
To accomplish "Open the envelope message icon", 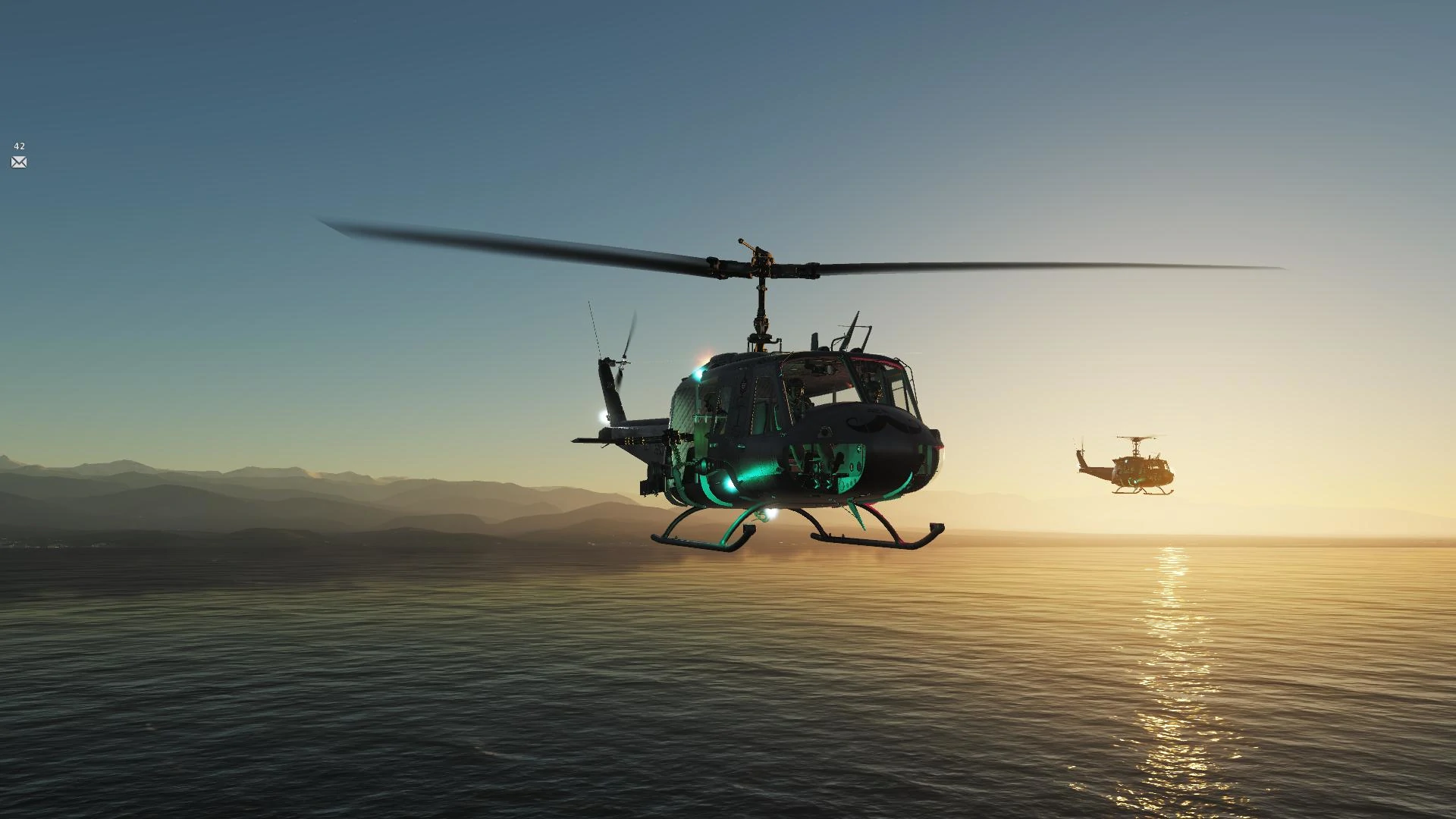I will [19, 162].
